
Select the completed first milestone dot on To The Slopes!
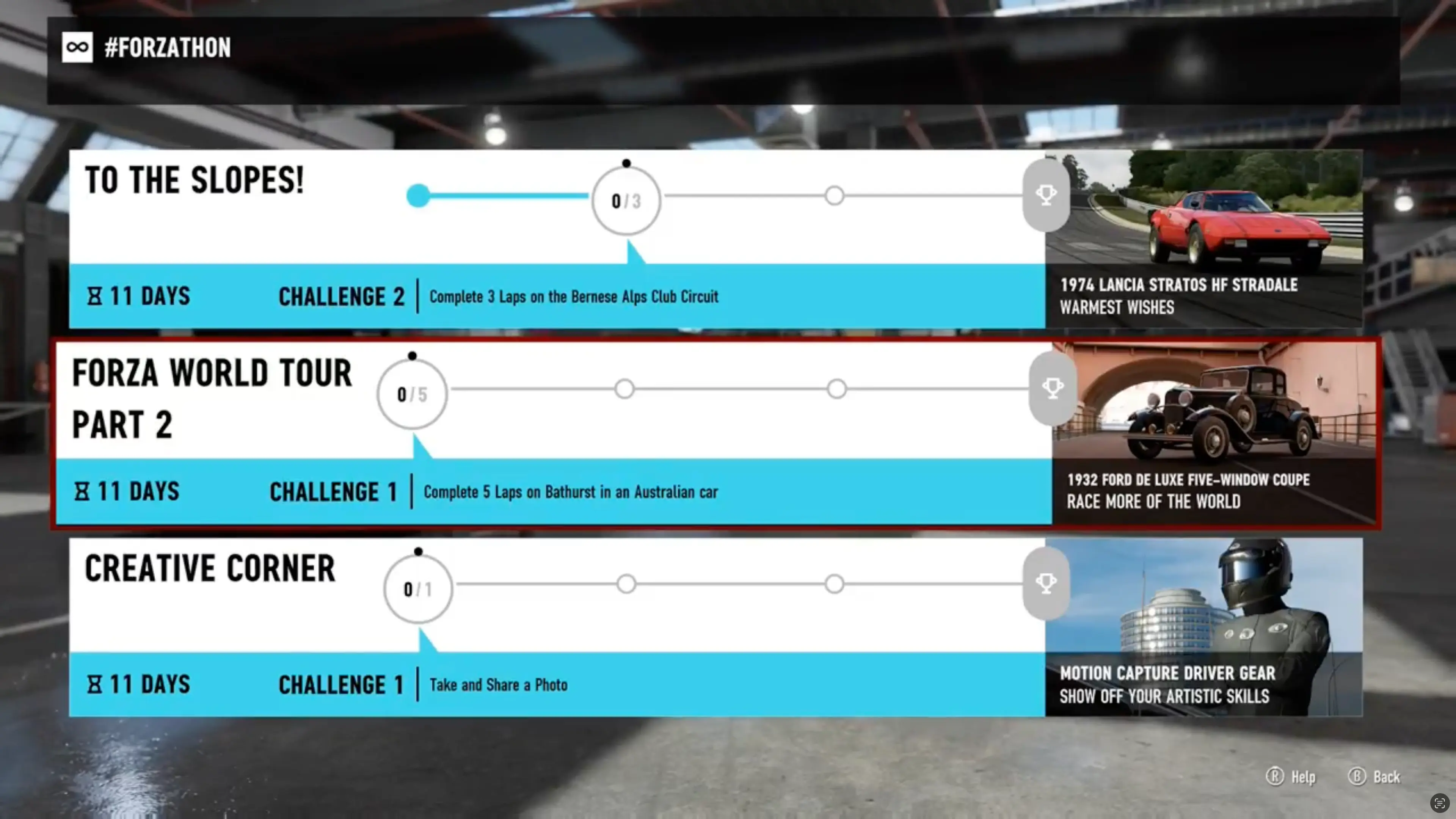point(418,196)
